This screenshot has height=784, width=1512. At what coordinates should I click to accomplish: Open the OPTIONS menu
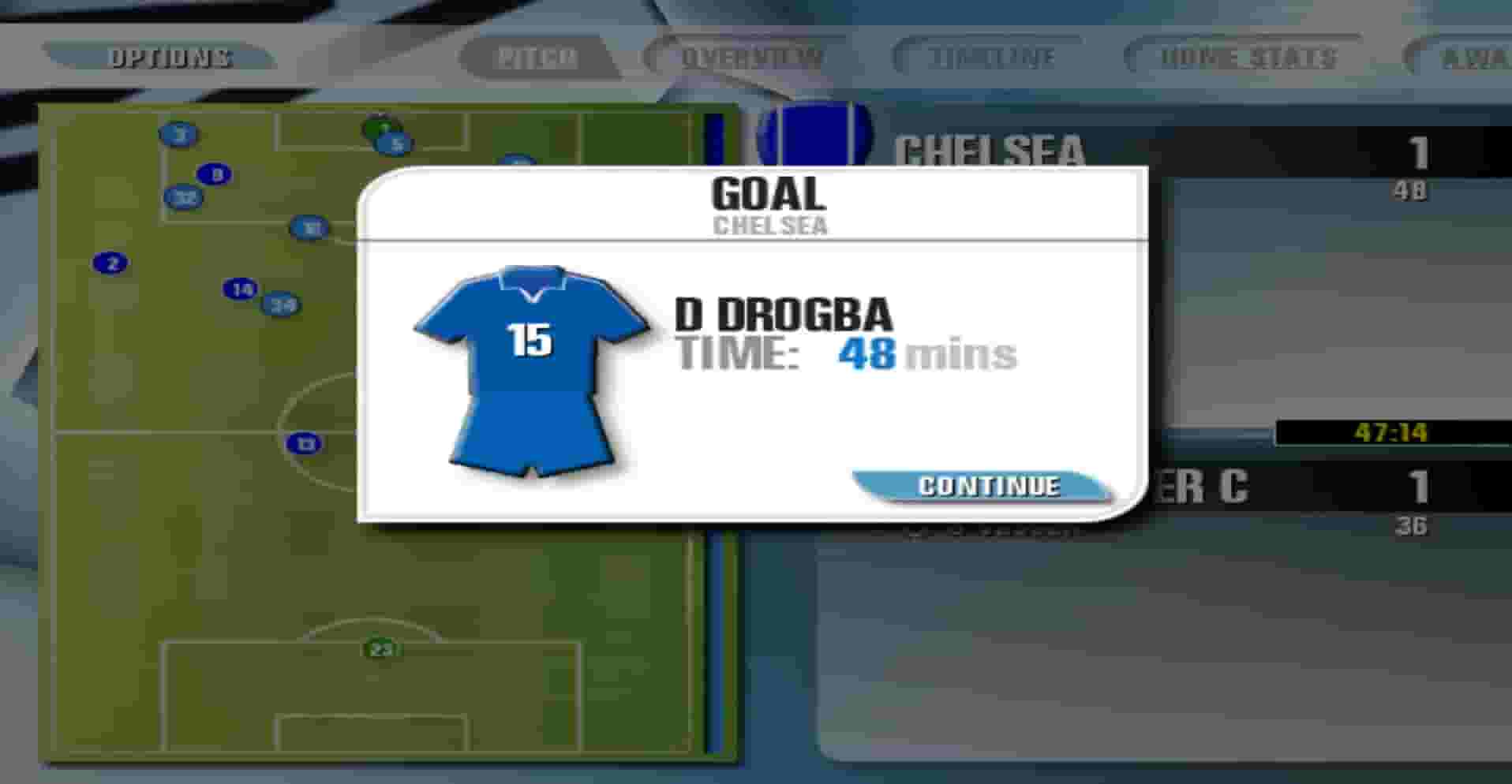pos(170,56)
